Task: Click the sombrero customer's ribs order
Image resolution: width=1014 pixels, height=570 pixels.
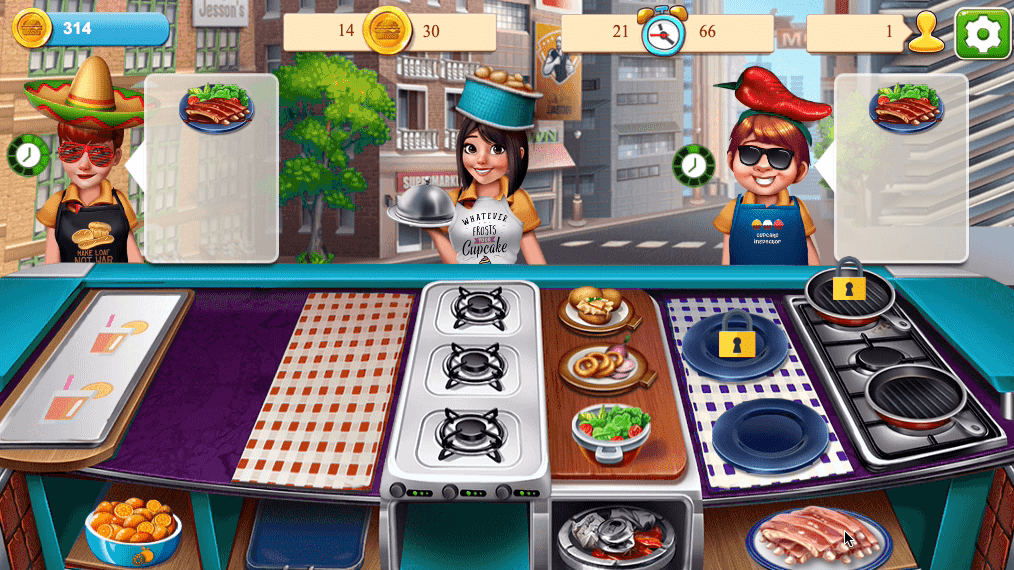Action: tap(216, 108)
